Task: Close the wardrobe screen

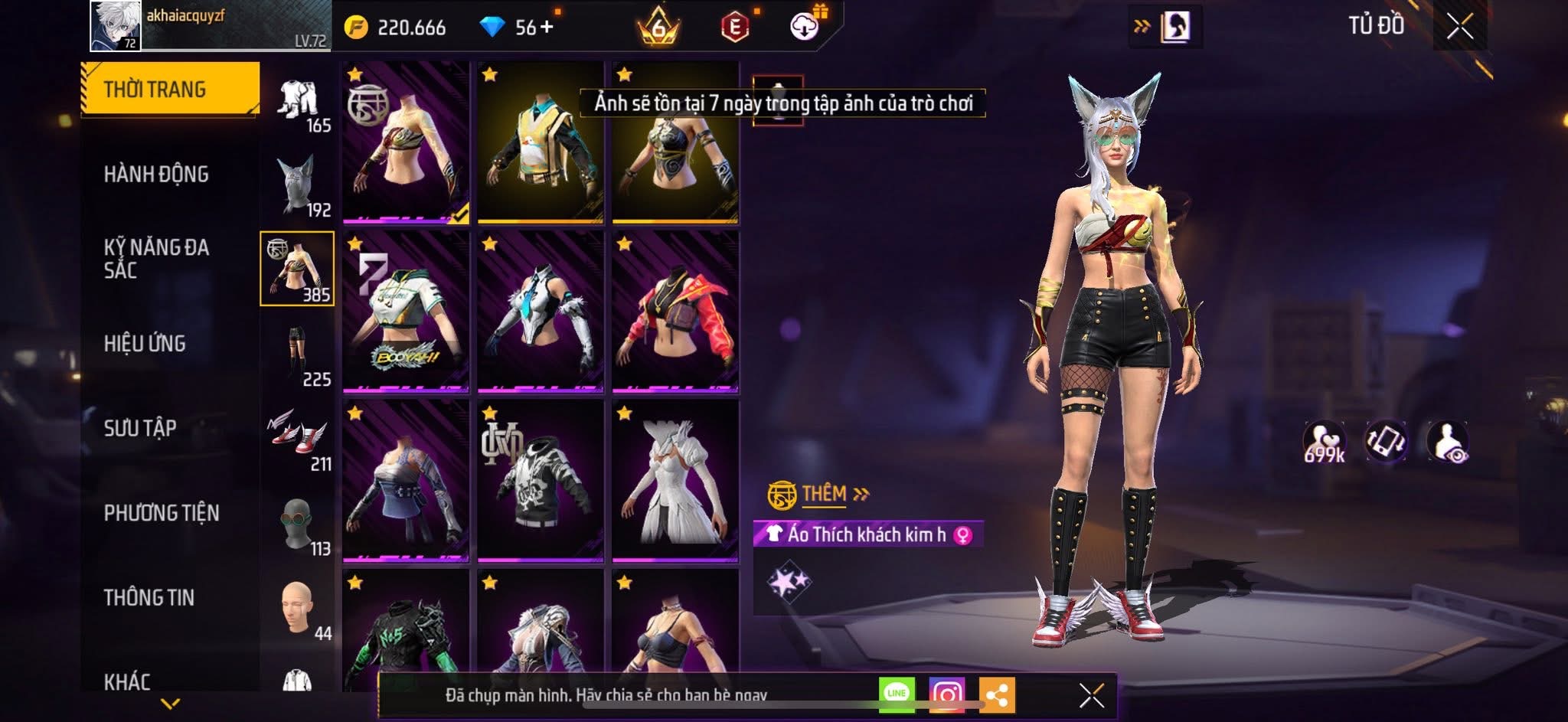Action: [1459, 27]
